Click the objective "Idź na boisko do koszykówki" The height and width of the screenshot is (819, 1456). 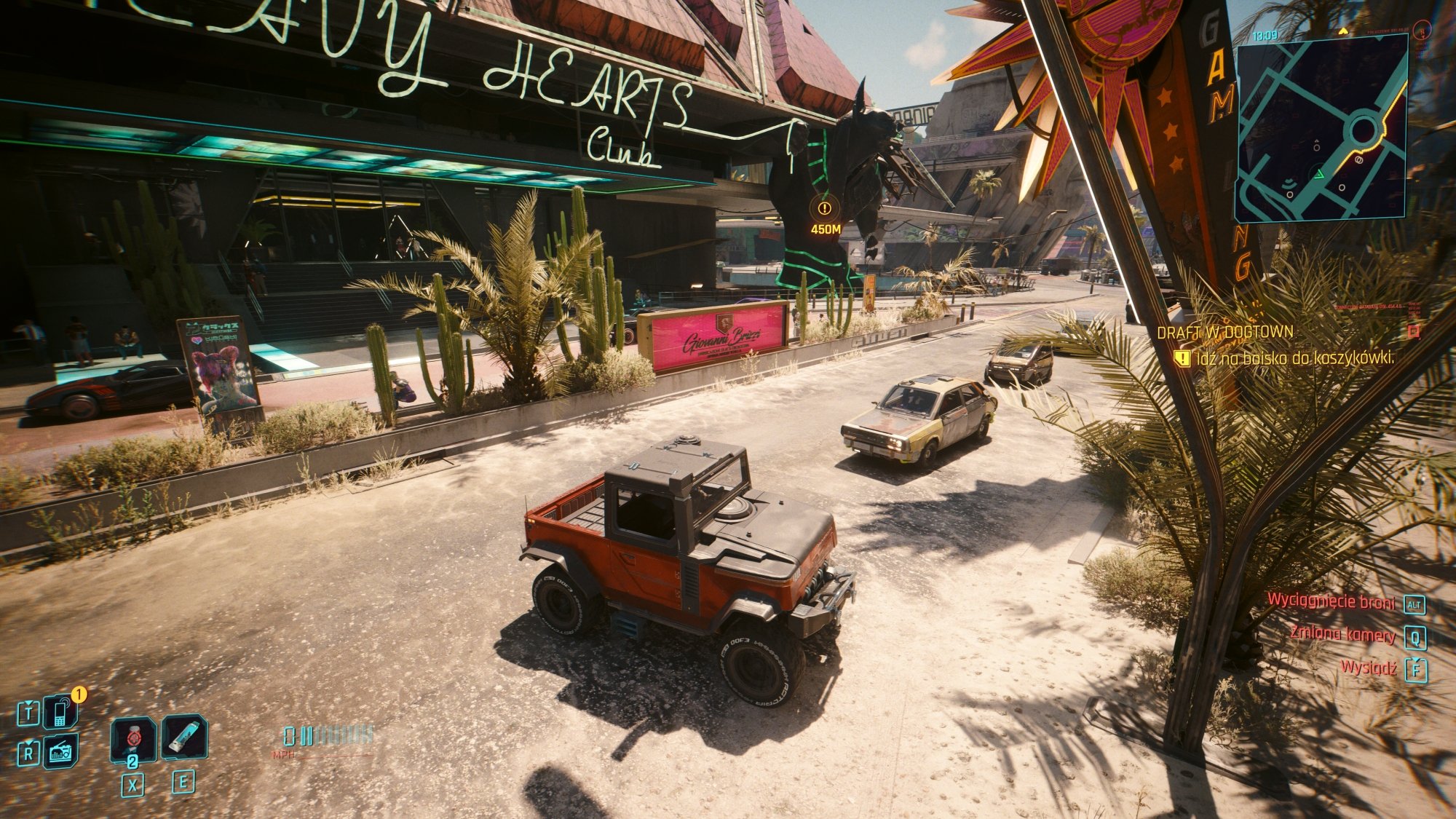click(x=1294, y=358)
